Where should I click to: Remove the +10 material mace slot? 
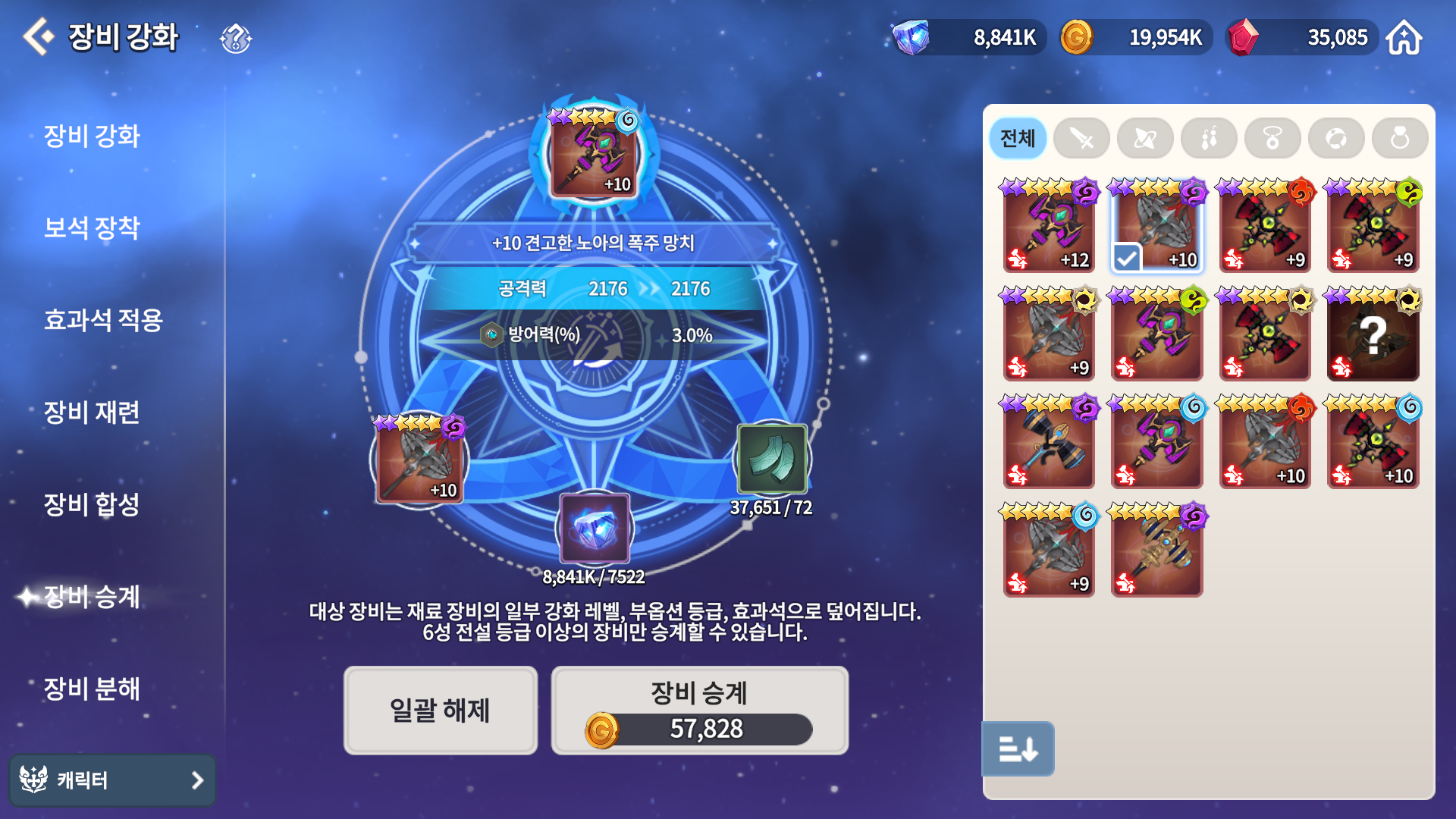click(x=419, y=460)
